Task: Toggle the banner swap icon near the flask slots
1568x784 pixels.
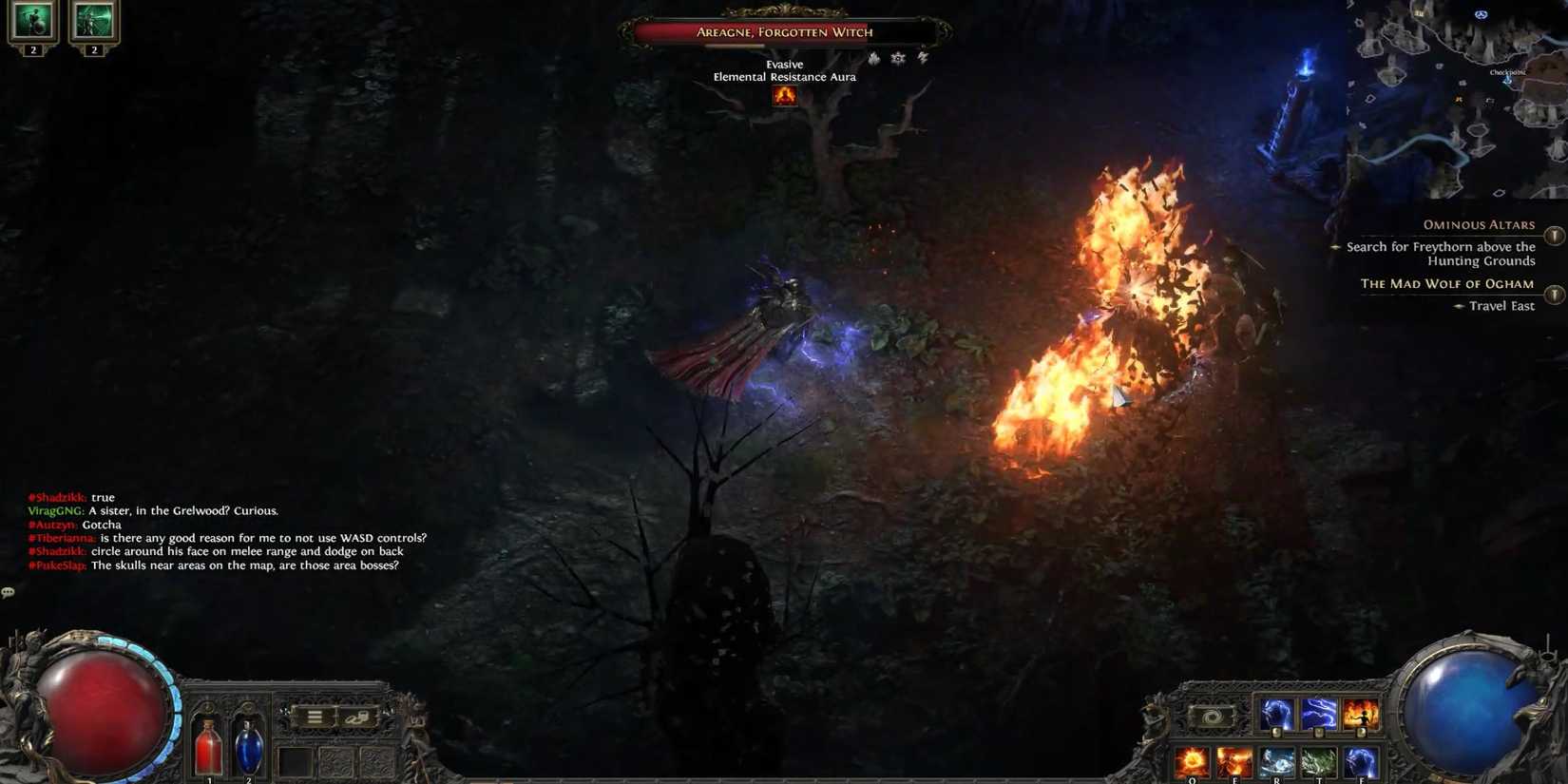Action: click(359, 716)
